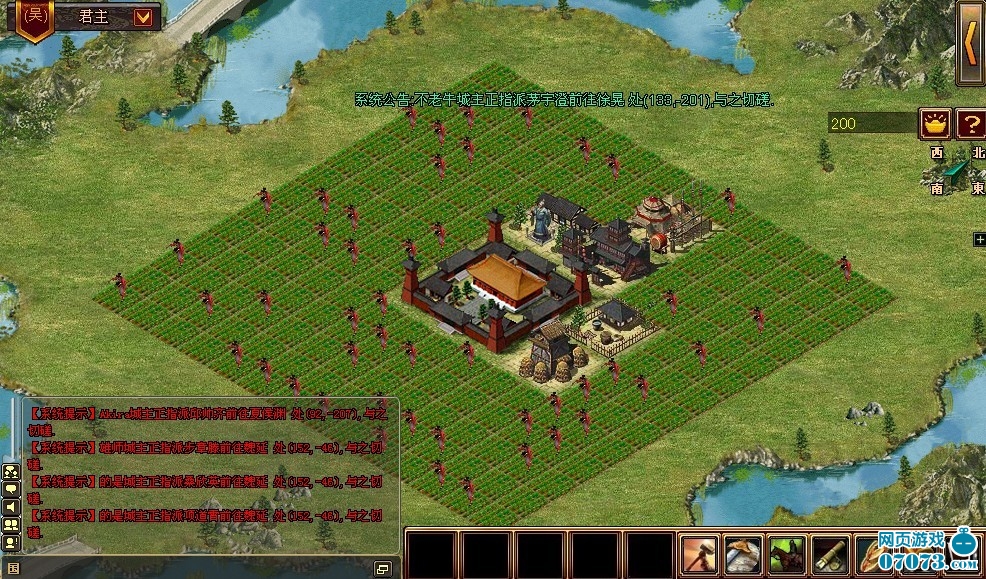Screen dimensions: 986x579
Task: Open the gold ingot recharge button
Action: click(x=934, y=124)
